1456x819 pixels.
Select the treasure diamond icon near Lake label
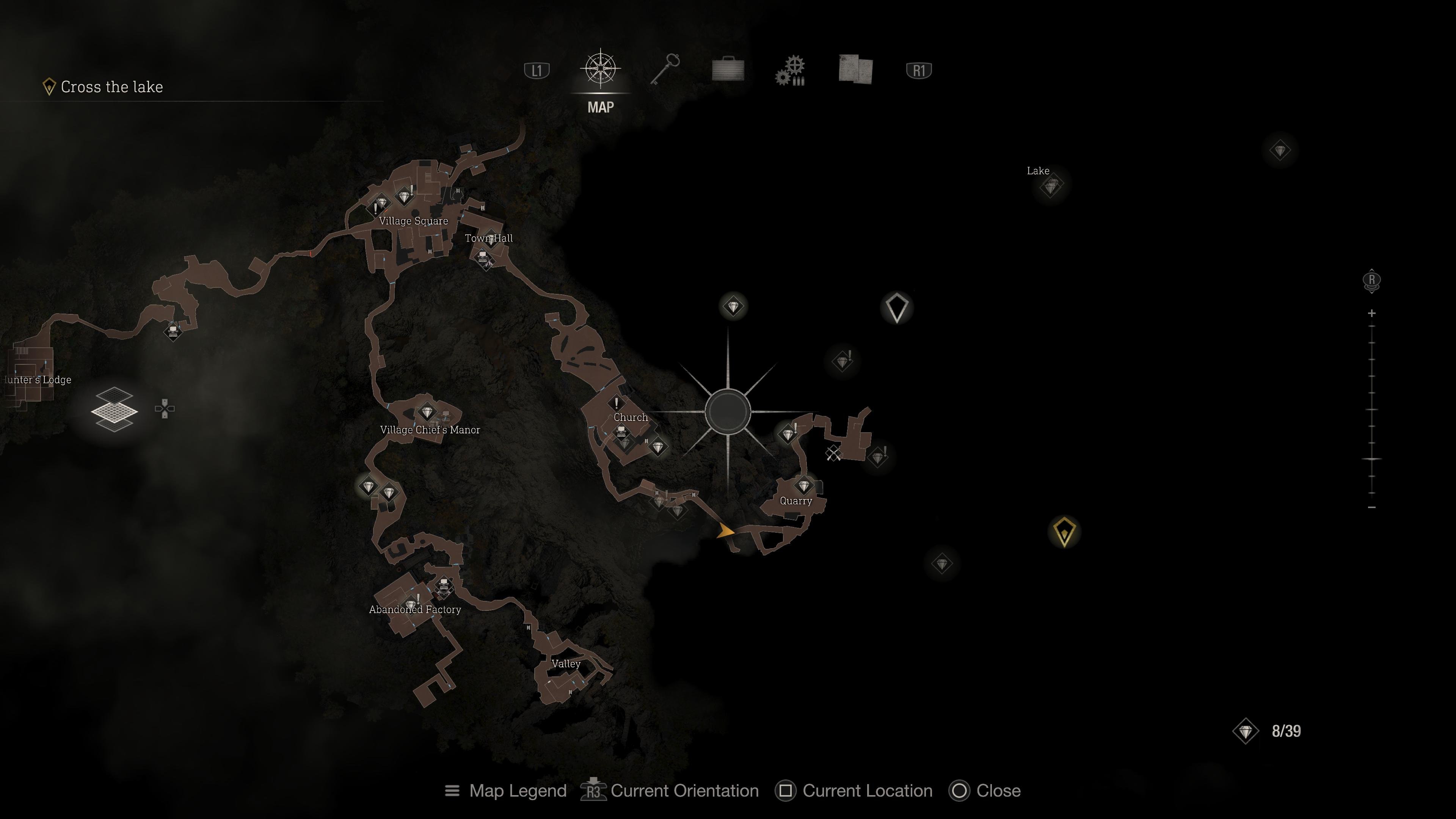[1053, 187]
